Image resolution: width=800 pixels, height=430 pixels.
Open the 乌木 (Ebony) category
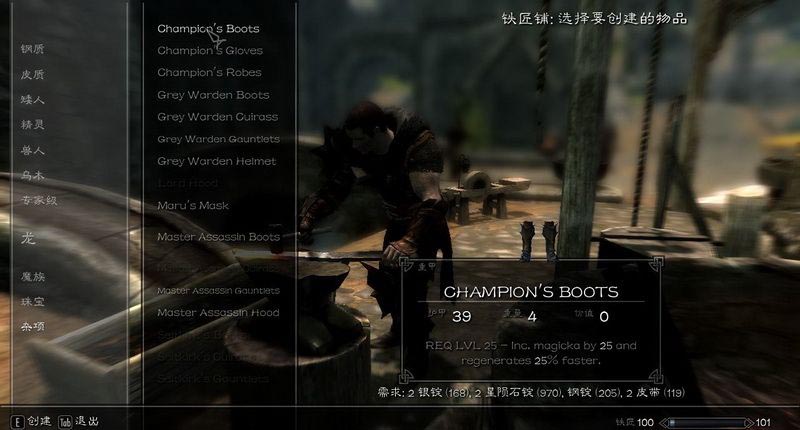(x=33, y=175)
